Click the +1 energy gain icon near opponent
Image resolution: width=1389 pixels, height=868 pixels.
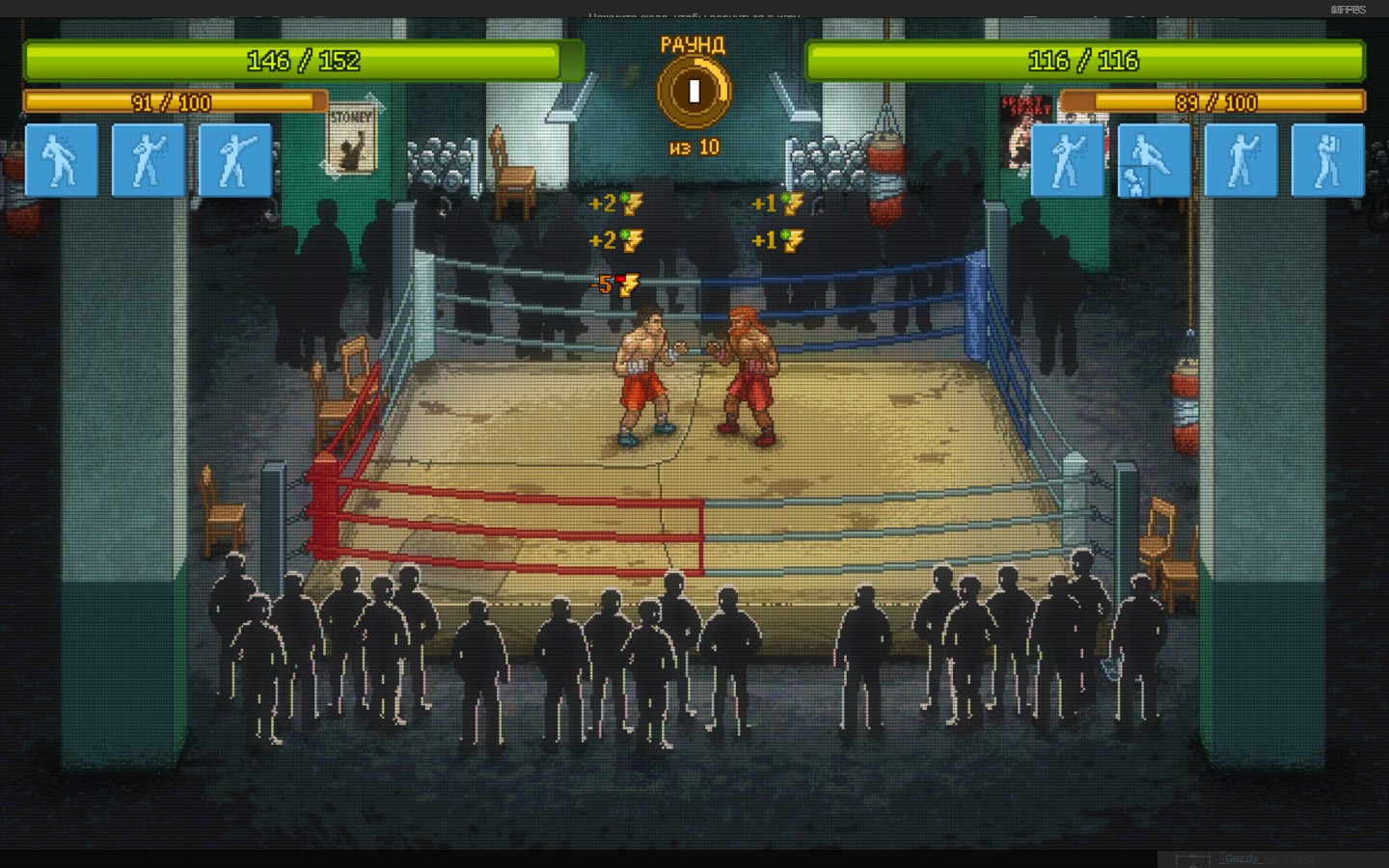[x=776, y=203]
